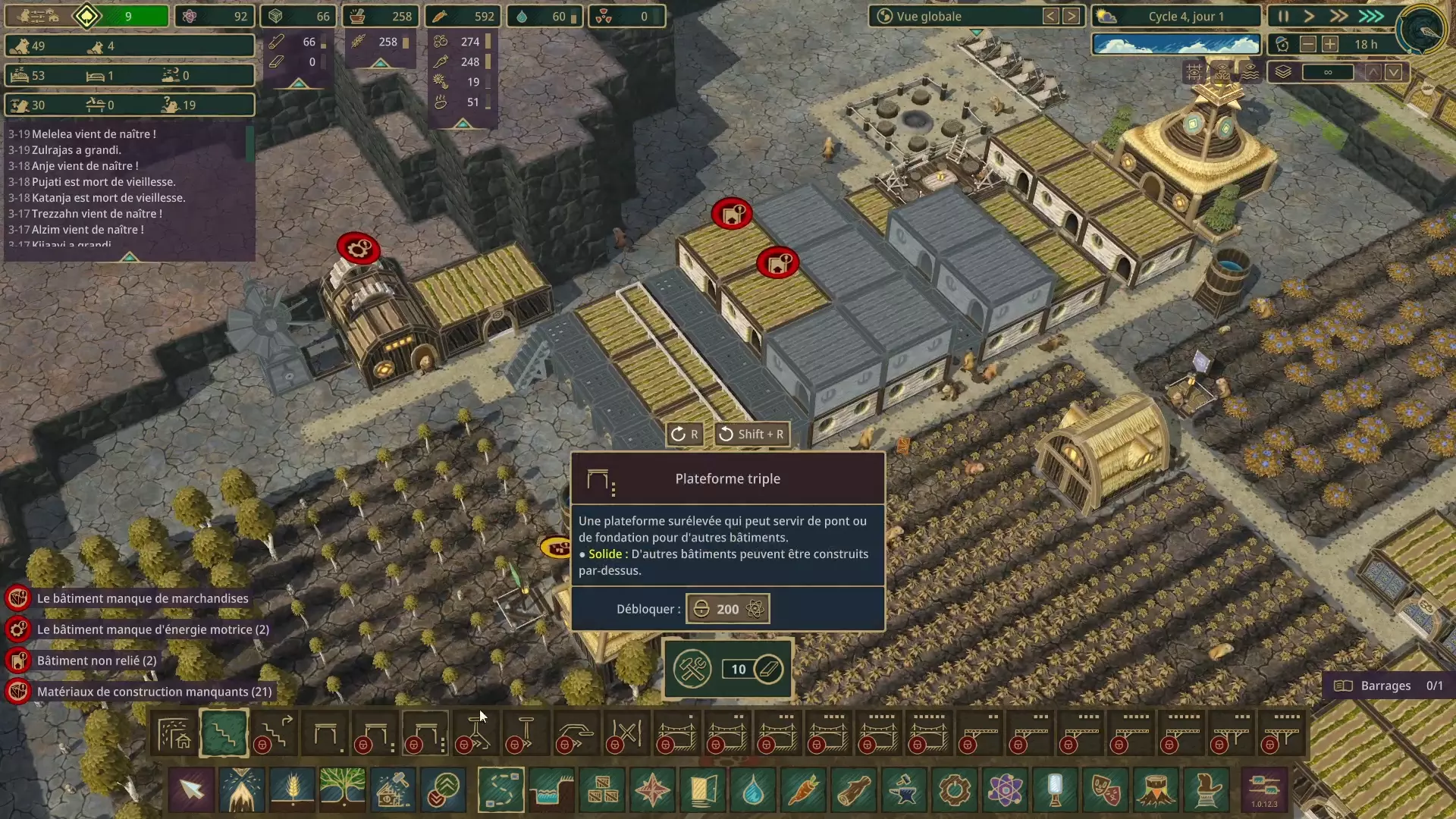Show 'Bâtiment non relié' alert
1456x819 pixels.
(x=96, y=661)
